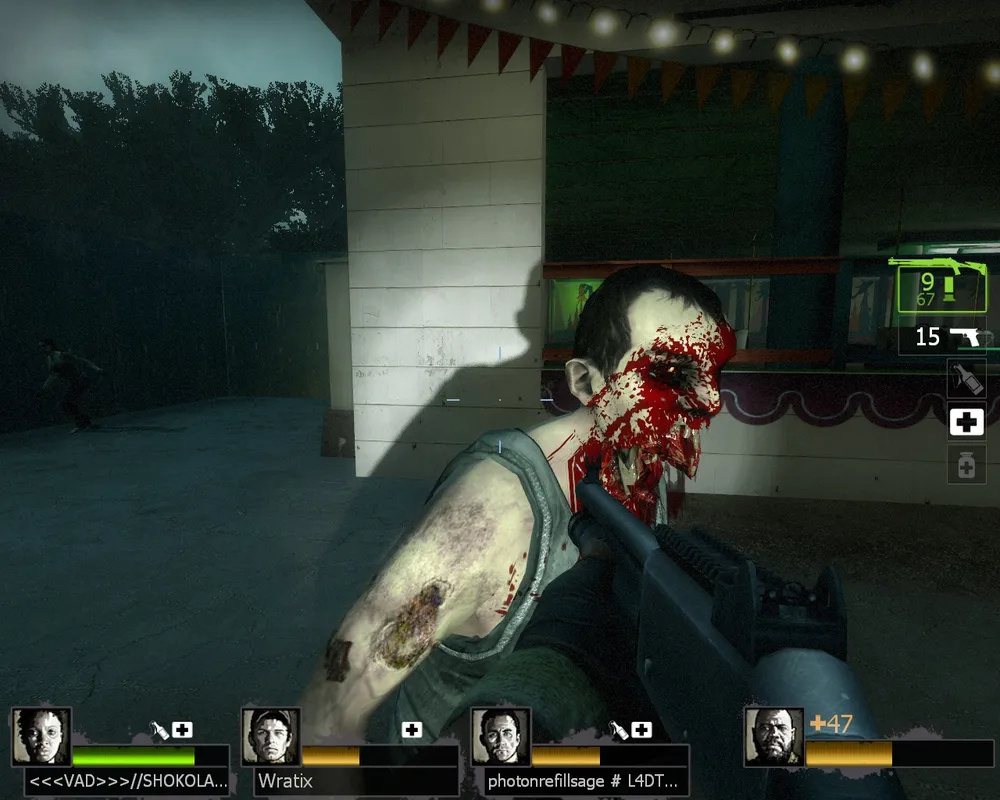
Task: Click the photonrefillsage player name label
Action: coord(583,781)
